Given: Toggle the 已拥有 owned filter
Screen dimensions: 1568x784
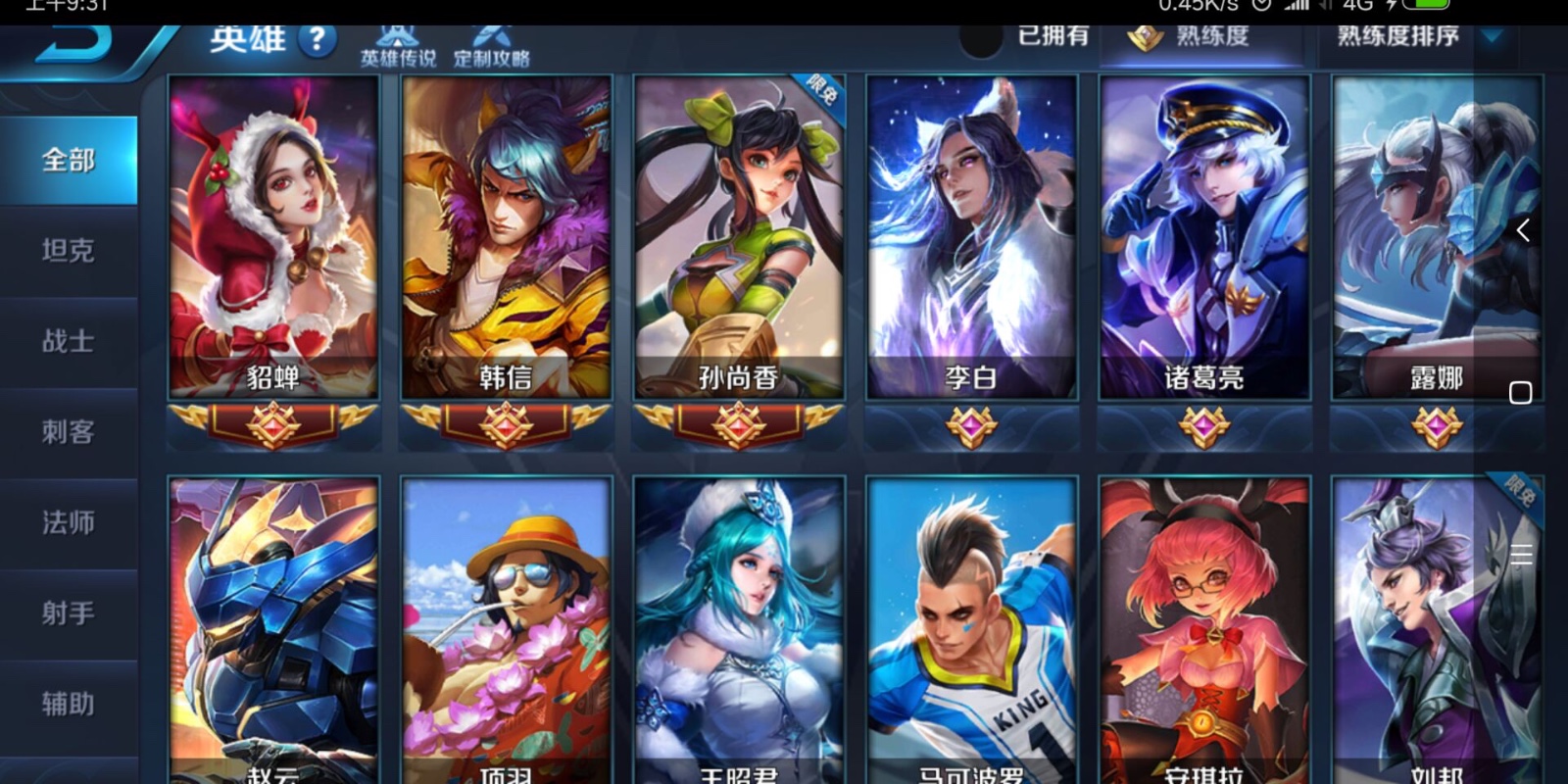Looking at the screenshot, I should 982,37.
